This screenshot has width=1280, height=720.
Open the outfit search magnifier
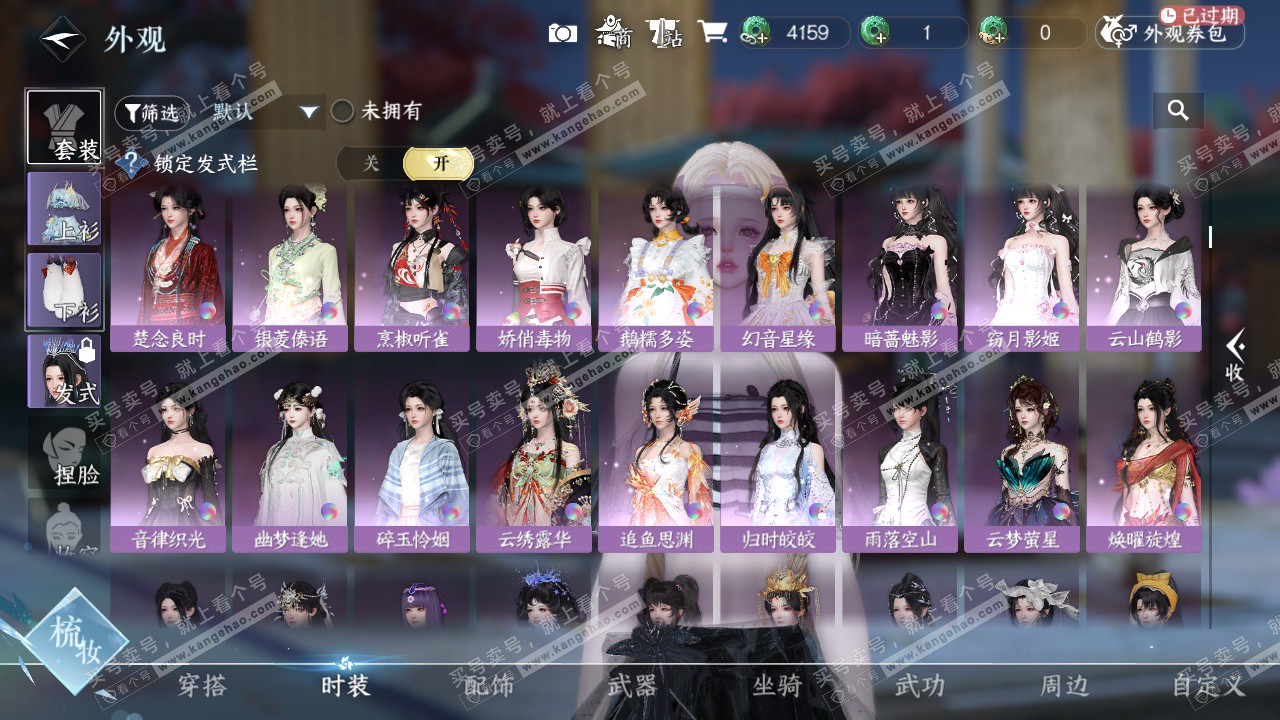tap(1178, 111)
